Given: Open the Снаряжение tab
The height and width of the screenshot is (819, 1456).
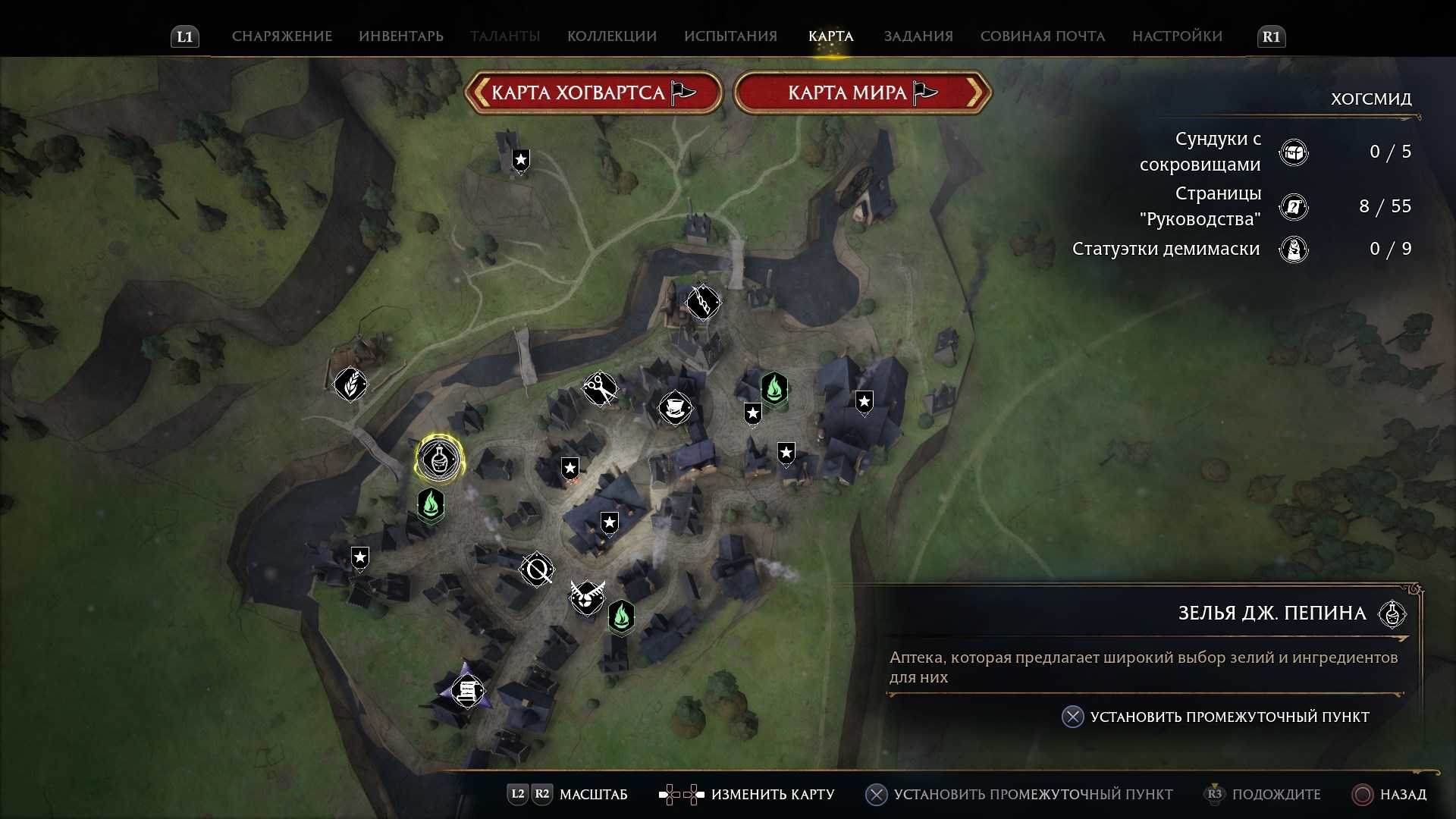Looking at the screenshot, I should pos(281,36).
